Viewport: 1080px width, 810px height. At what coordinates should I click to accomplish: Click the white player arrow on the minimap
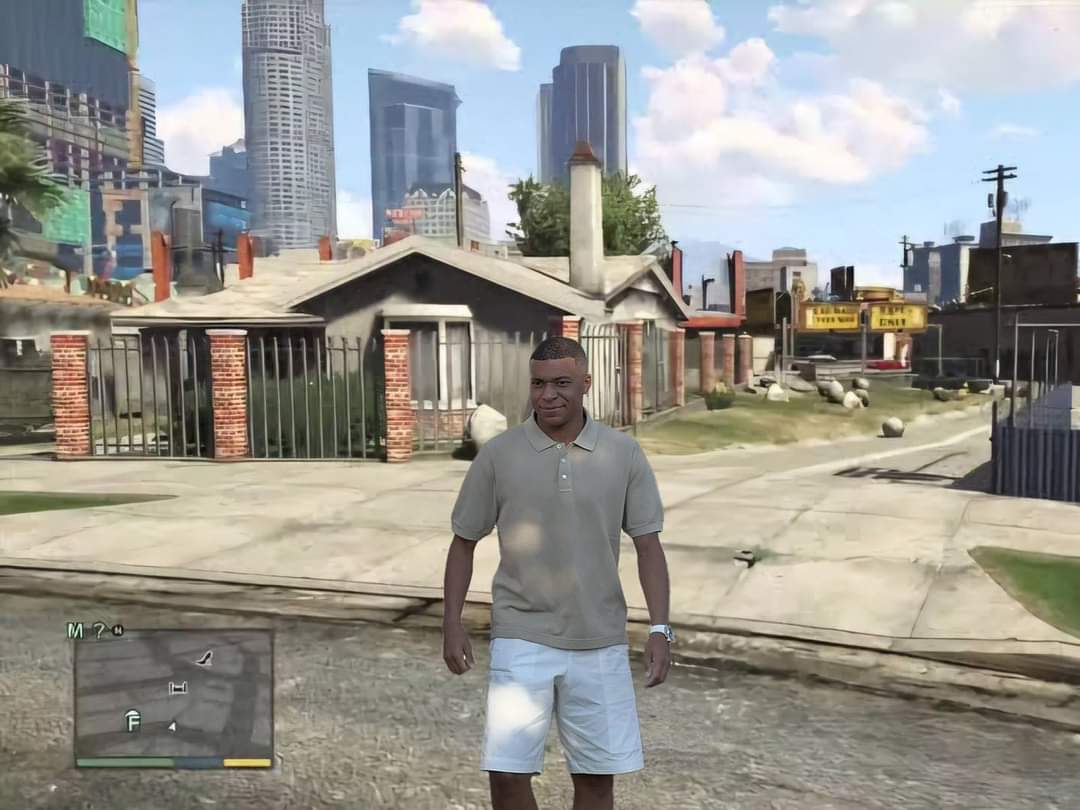[x=172, y=726]
